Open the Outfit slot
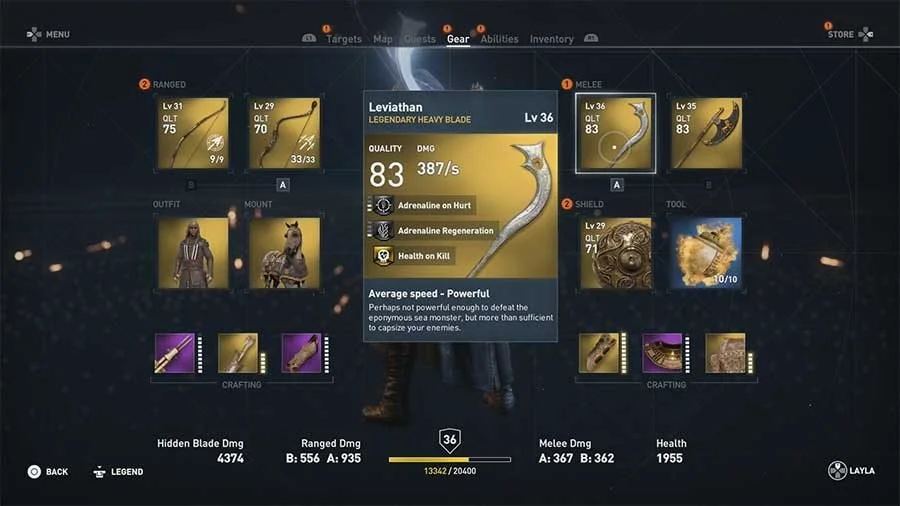Image resolution: width=900 pixels, height=506 pixels. 193,253
